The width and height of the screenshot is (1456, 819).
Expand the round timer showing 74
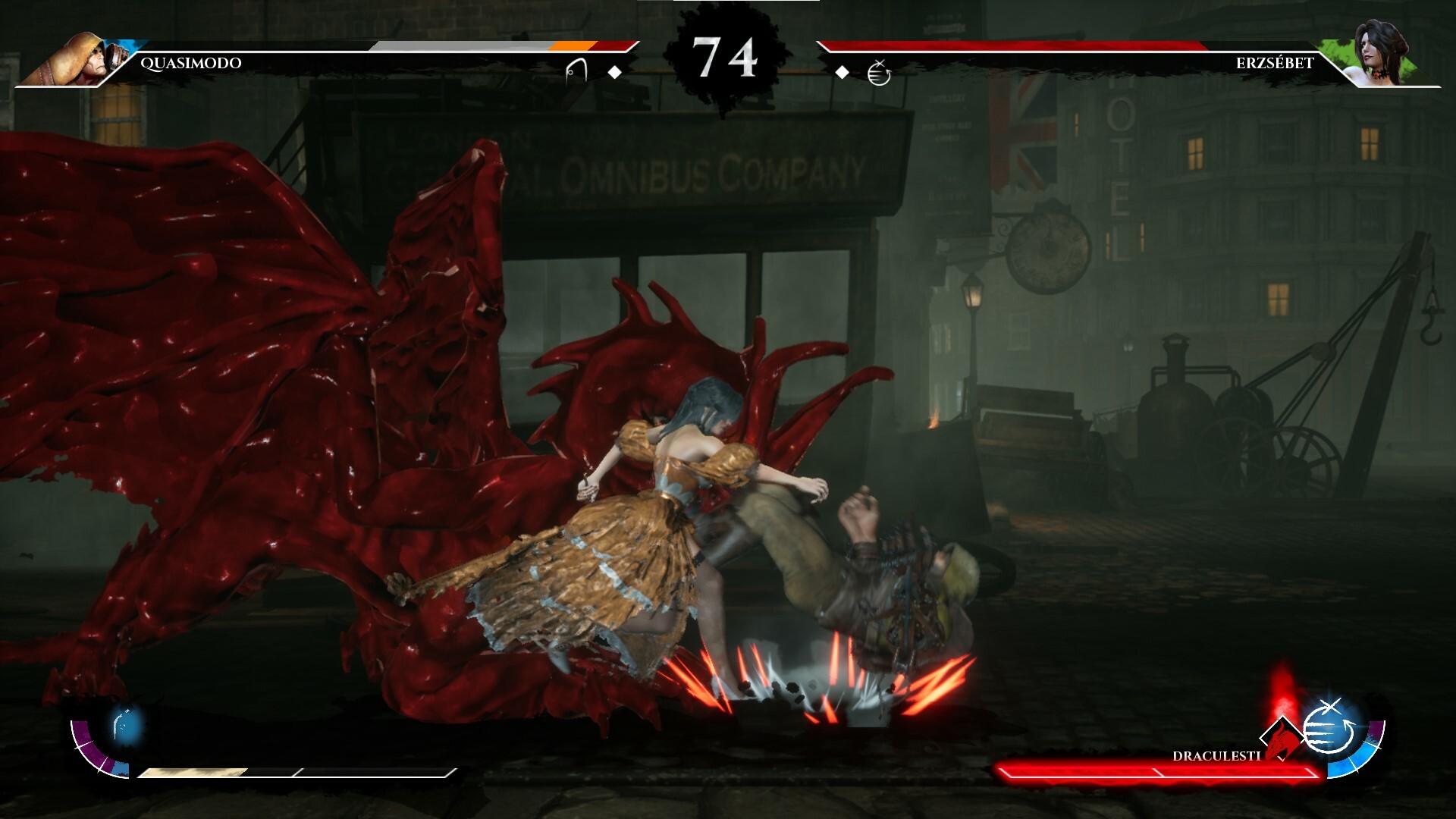click(726, 55)
